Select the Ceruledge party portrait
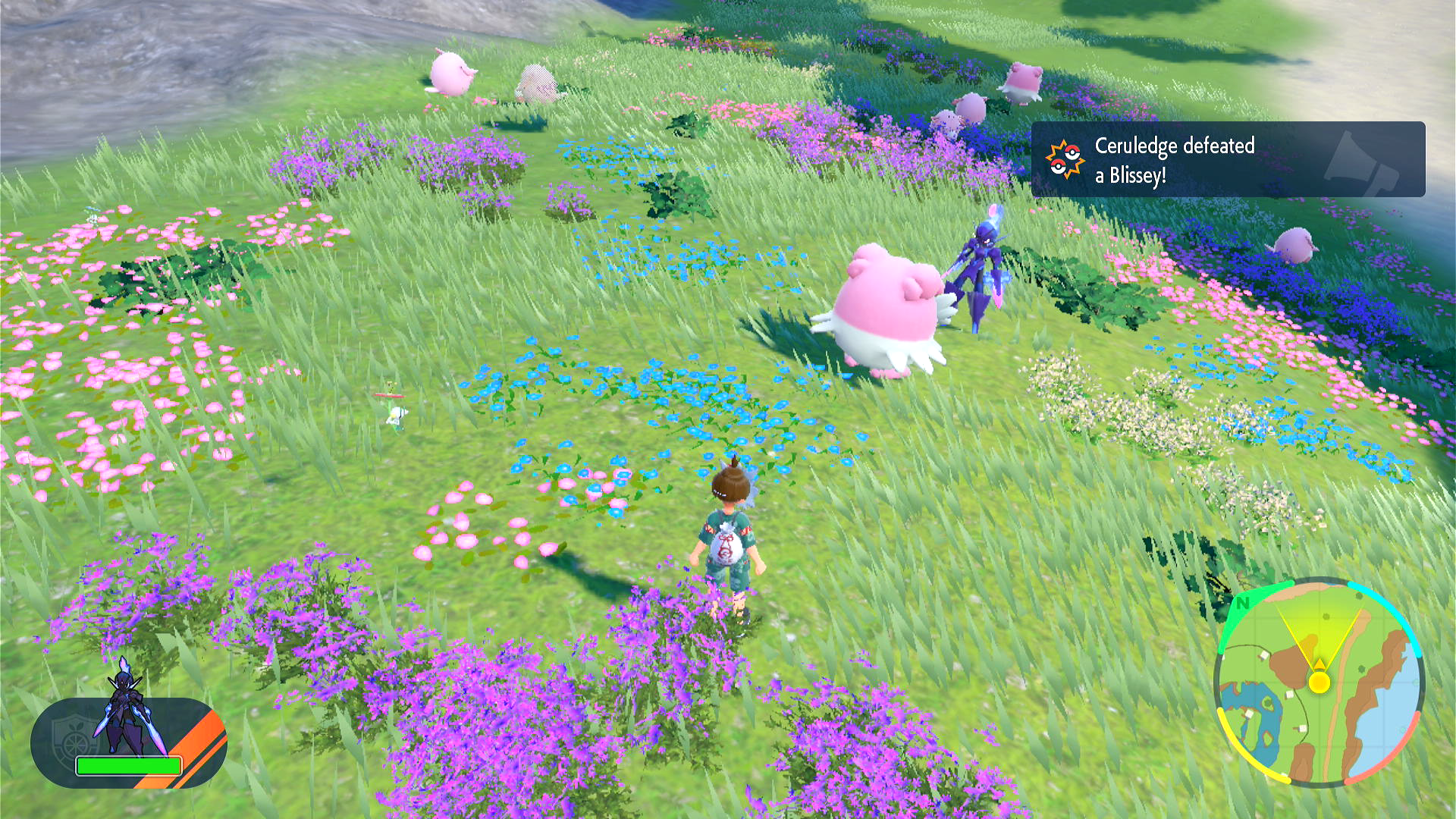This screenshot has height=819, width=1456. click(124, 709)
